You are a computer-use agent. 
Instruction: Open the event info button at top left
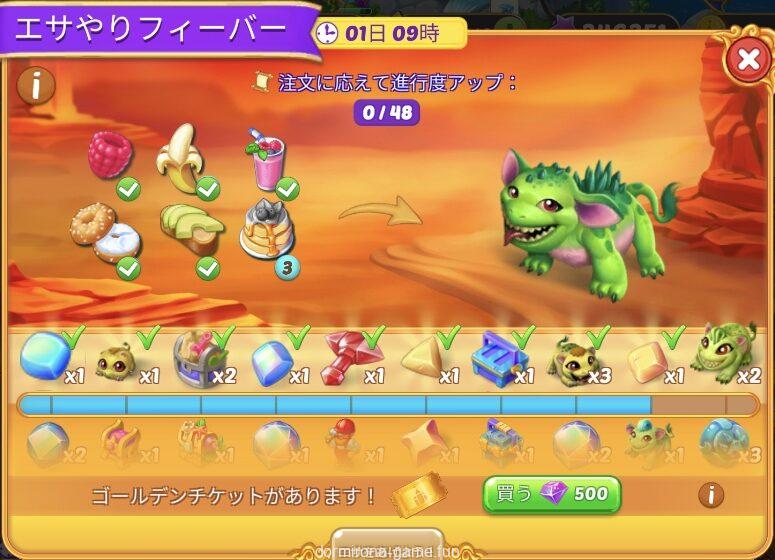click(x=36, y=86)
